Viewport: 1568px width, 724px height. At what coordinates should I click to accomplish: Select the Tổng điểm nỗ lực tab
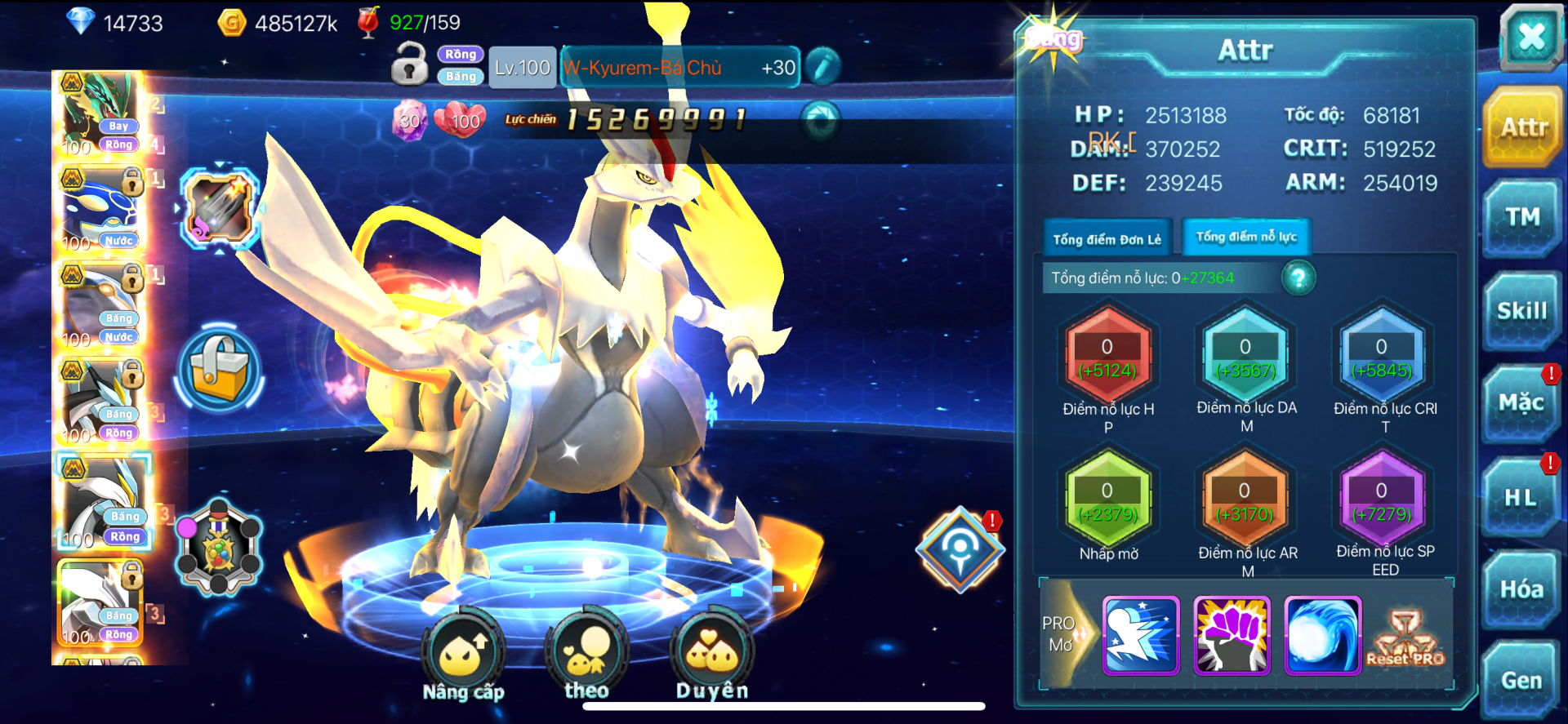(x=1246, y=238)
